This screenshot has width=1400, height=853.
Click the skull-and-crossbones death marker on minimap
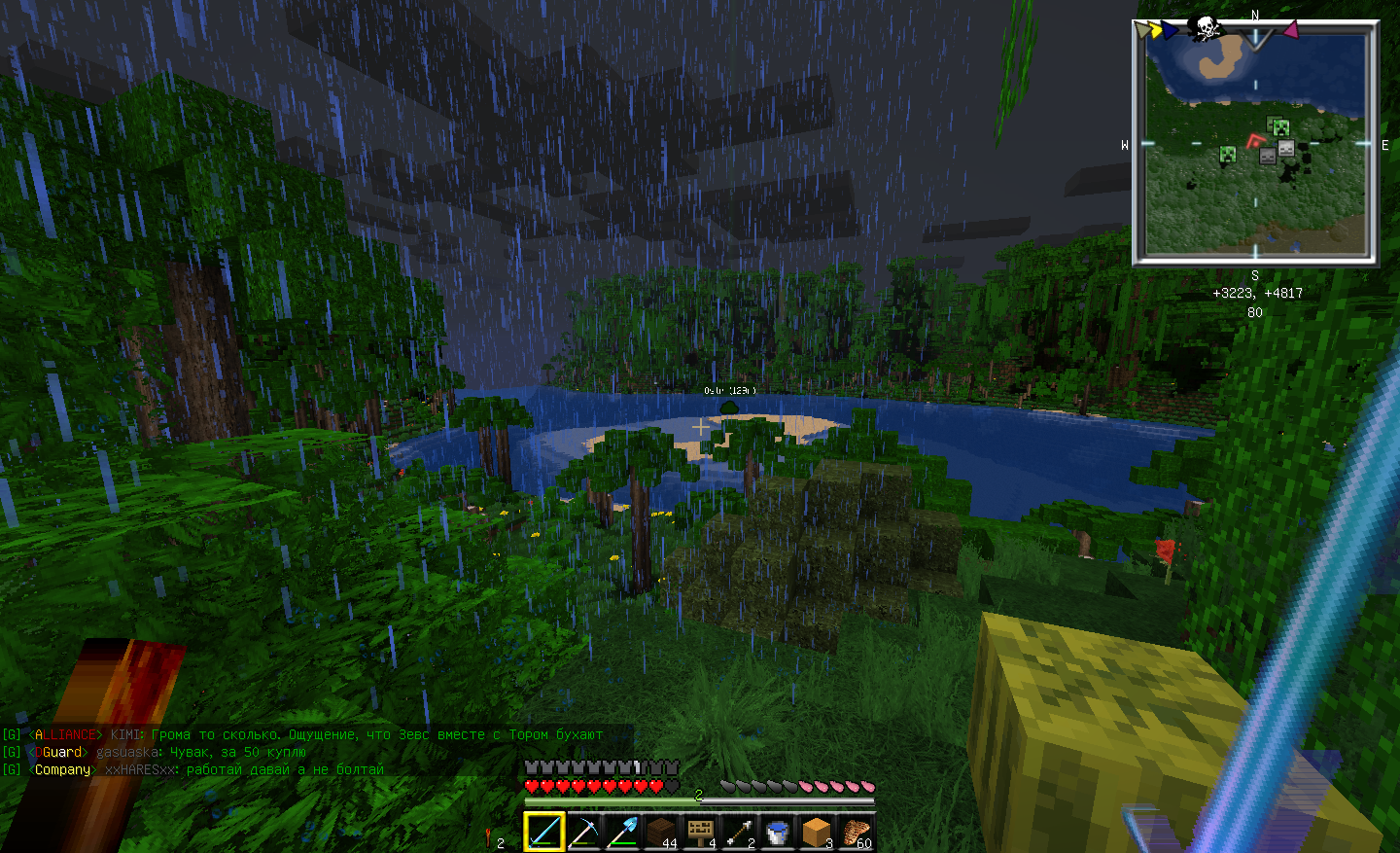[1206, 27]
